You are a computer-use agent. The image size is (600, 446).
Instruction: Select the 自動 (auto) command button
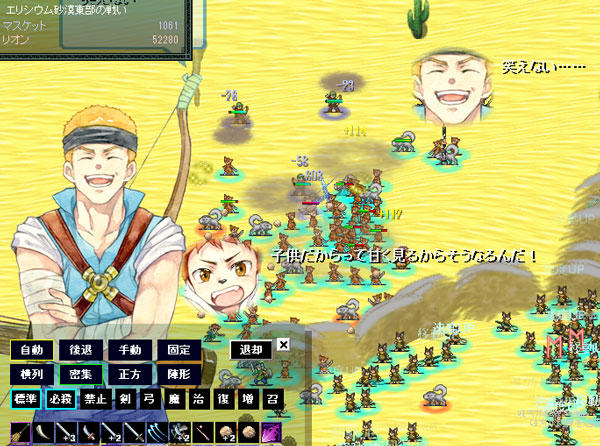click(x=31, y=350)
